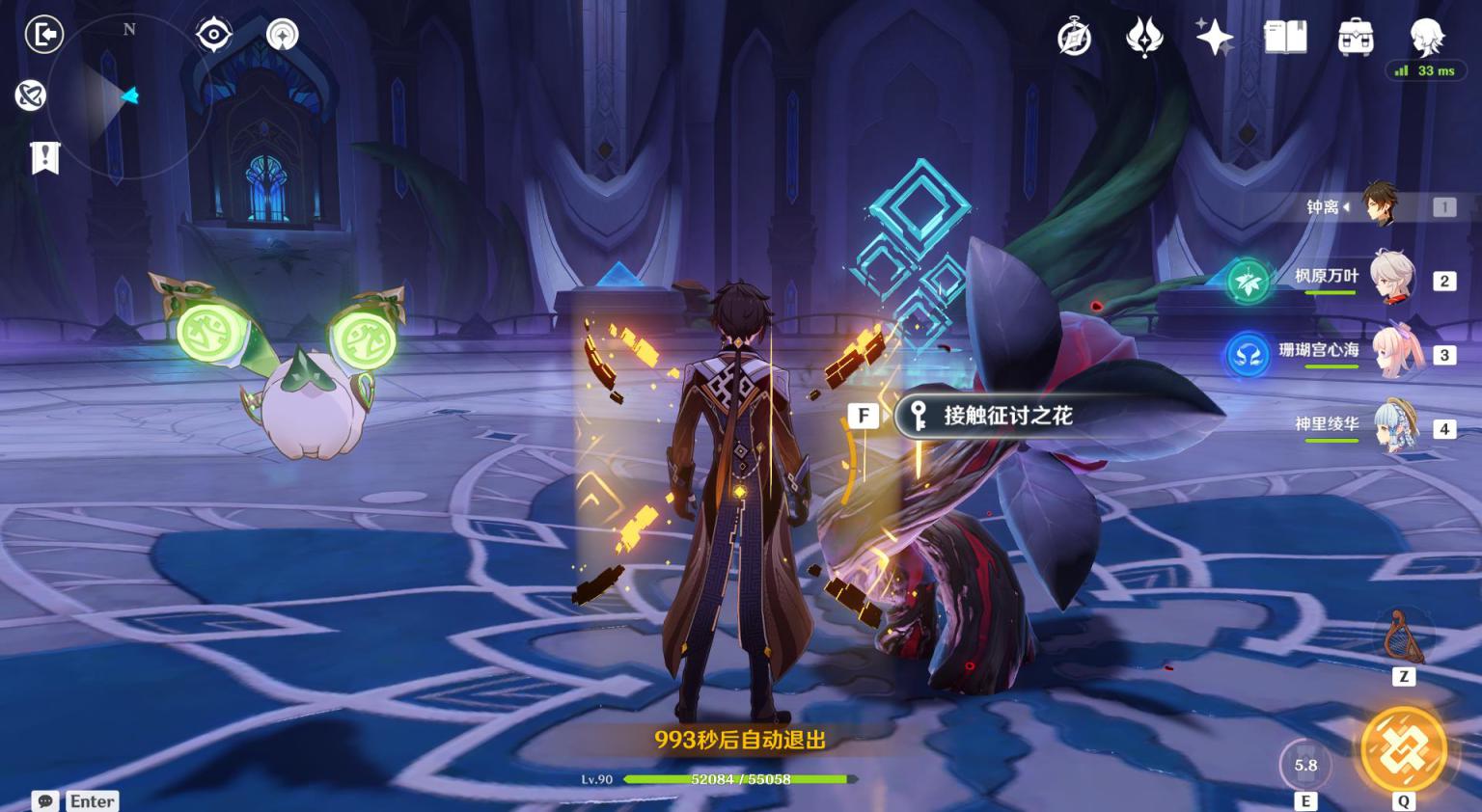The image size is (1482, 812).
Task: Click the exit domain door icon
Action: coord(43,35)
